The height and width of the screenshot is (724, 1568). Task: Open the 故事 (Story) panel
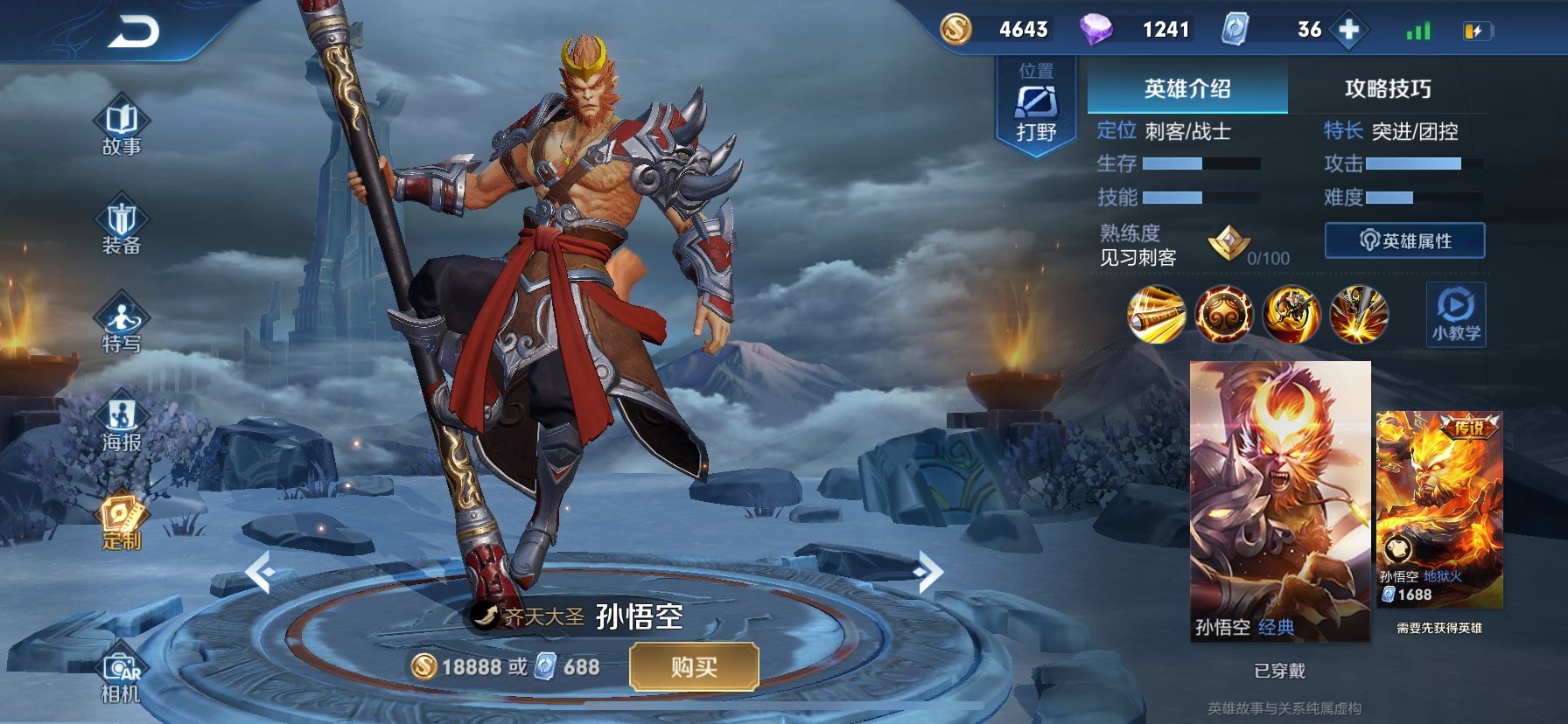(x=122, y=122)
